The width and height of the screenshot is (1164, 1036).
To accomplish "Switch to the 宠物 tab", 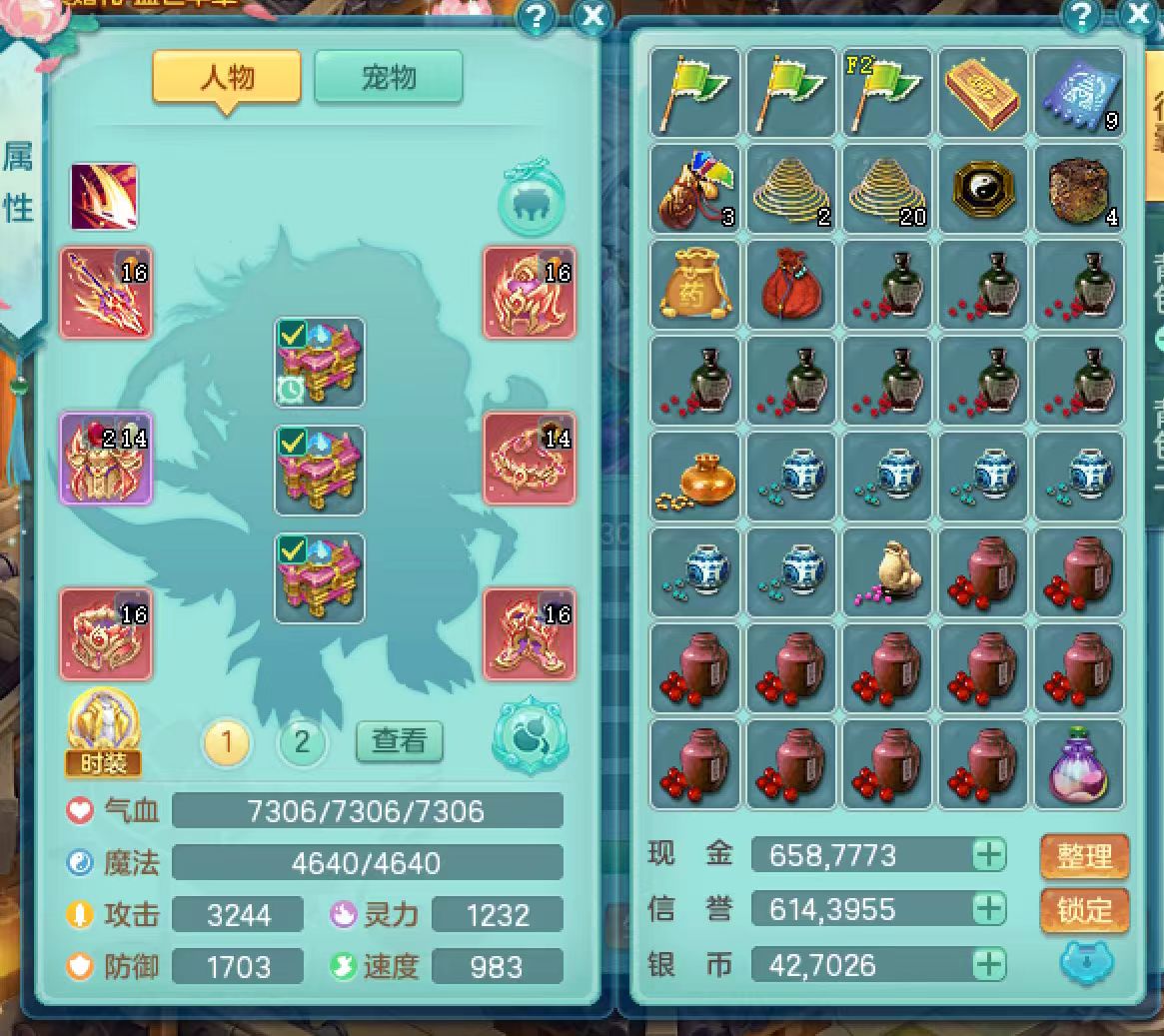I will point(389,77).
